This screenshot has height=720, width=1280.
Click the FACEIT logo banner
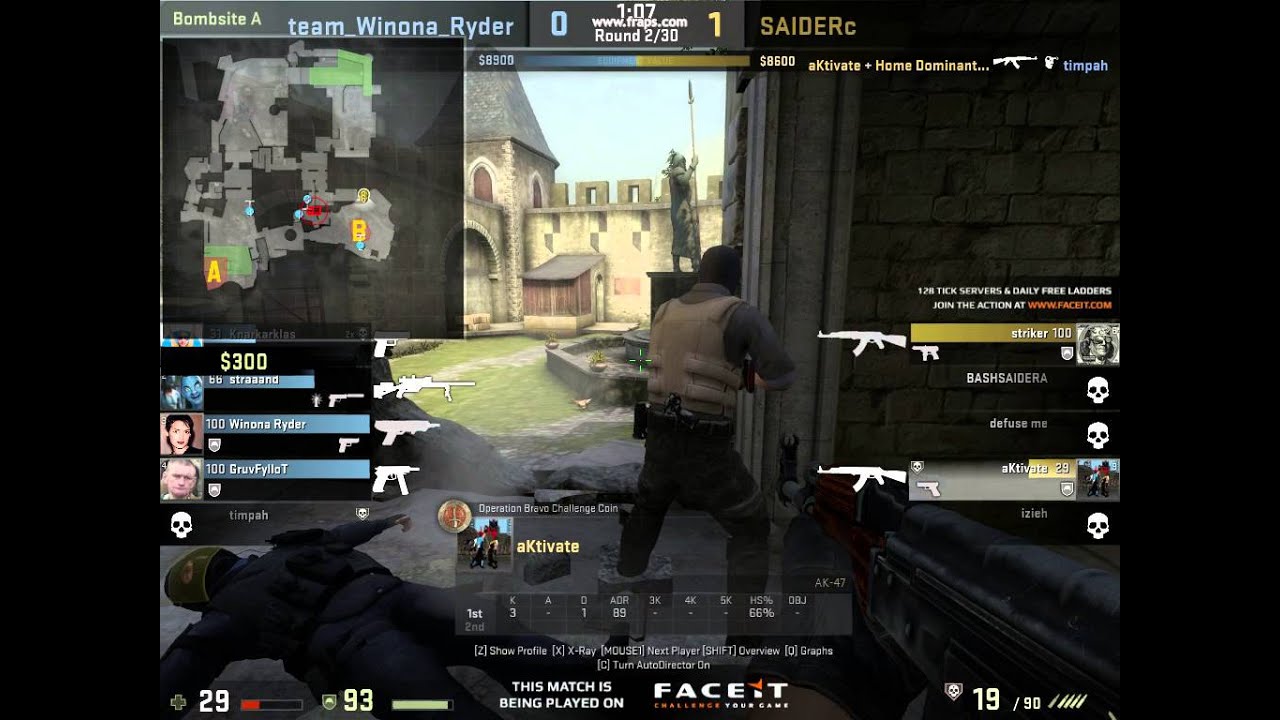pos(720,693)
